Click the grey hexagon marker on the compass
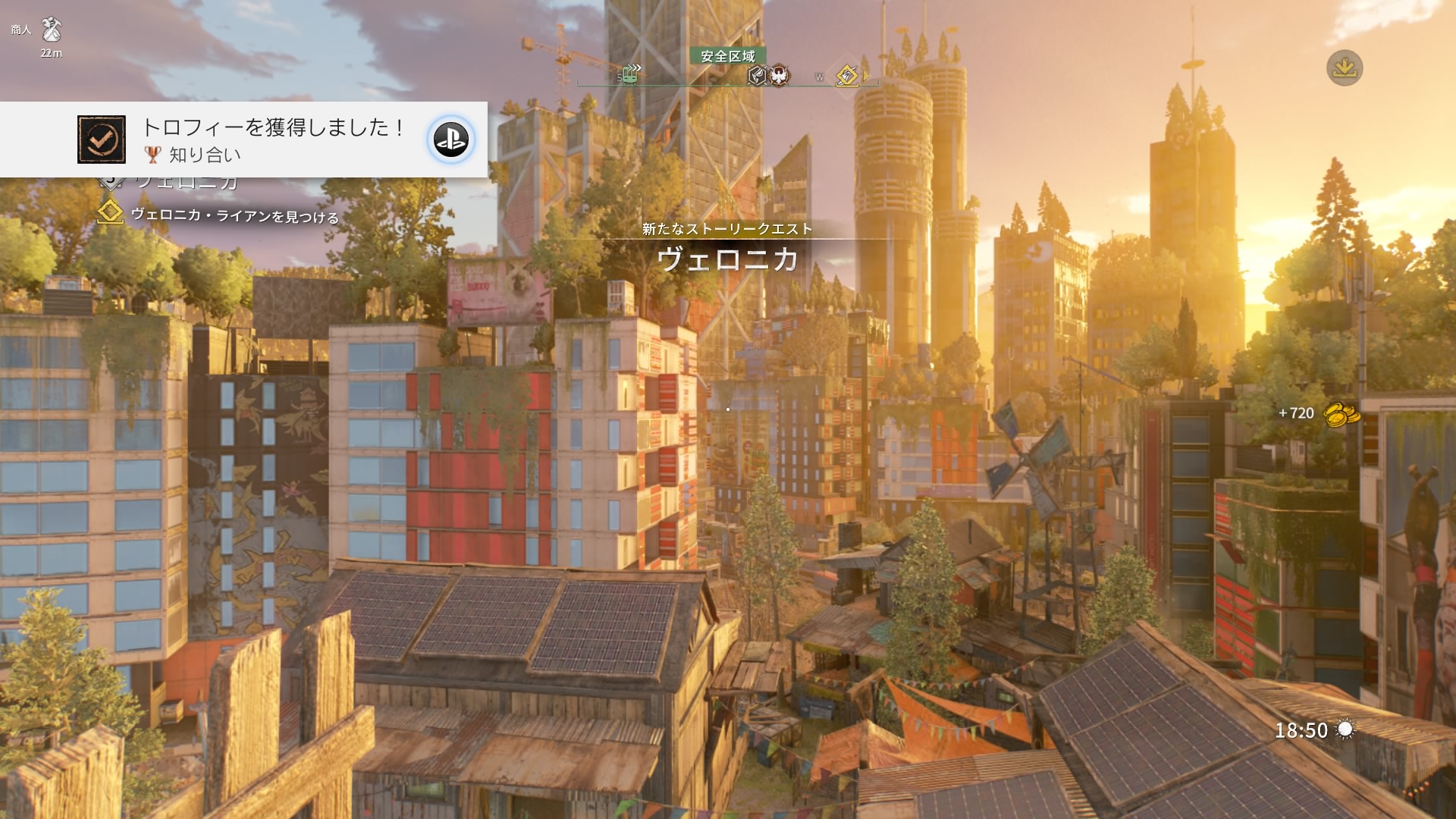 pos(757,75)
